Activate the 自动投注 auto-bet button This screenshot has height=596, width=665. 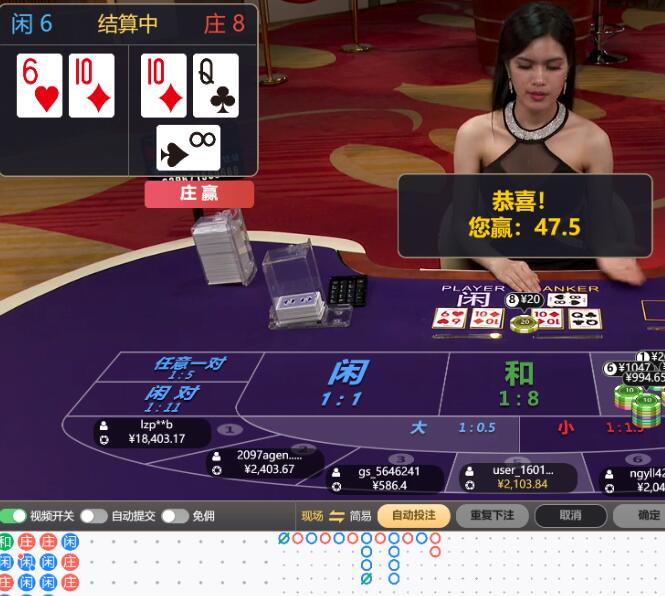coord(413,516)
